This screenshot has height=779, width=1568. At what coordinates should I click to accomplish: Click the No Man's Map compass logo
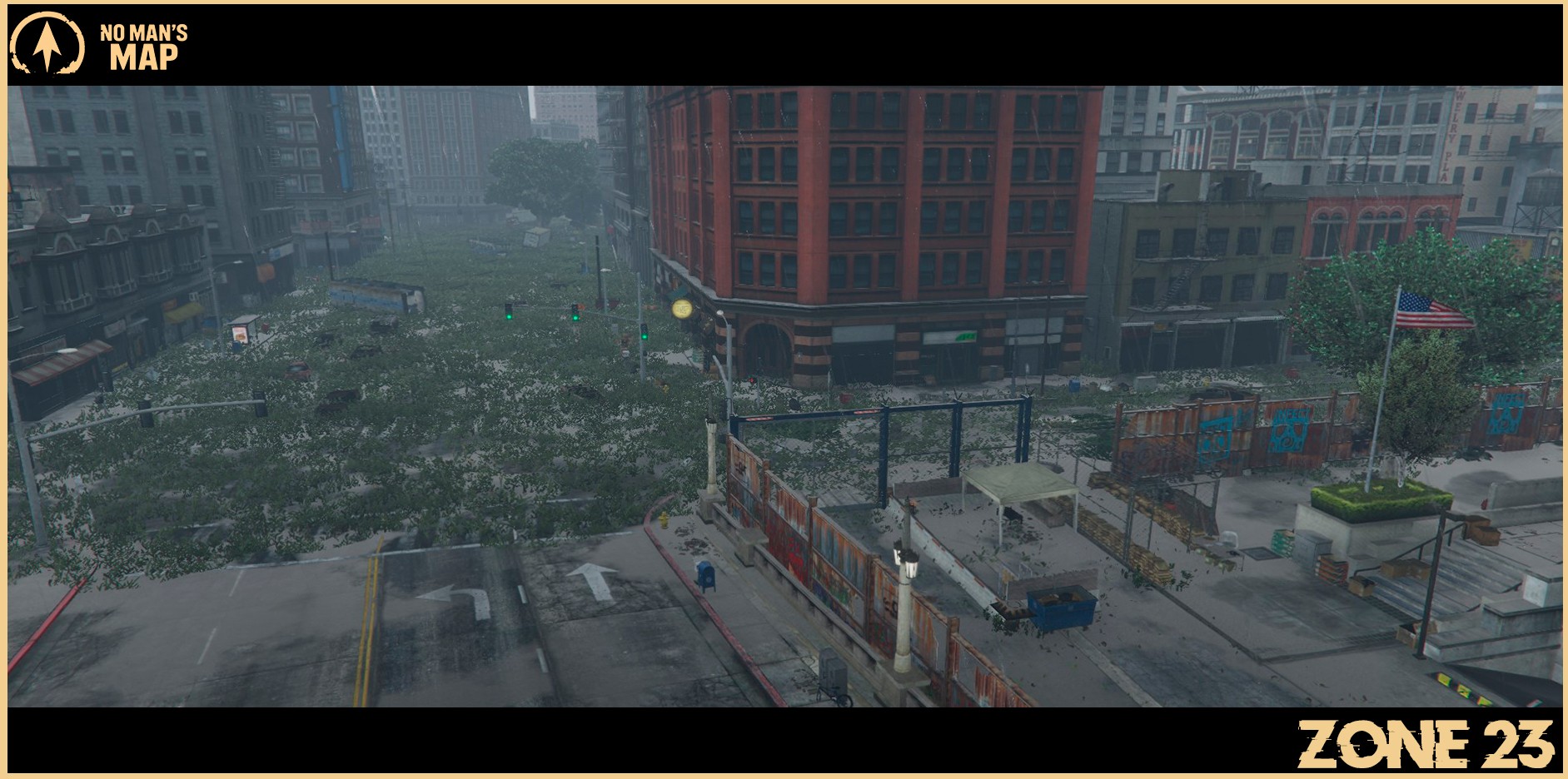47,43
